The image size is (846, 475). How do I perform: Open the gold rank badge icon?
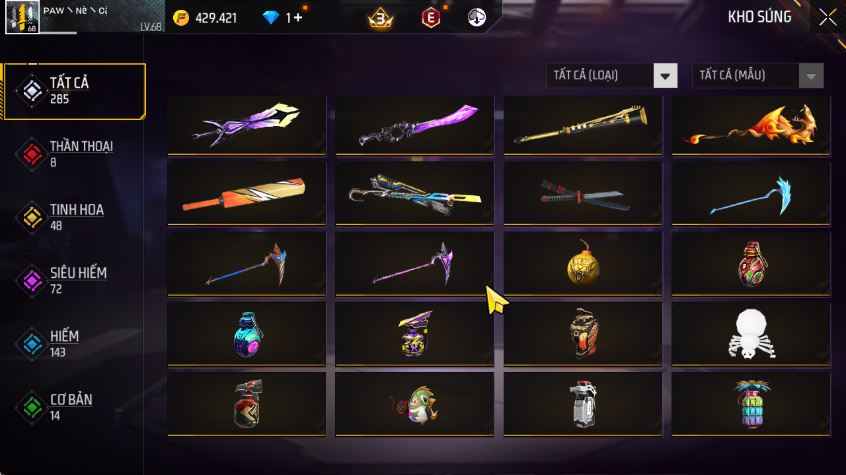(x=380, y=18)
